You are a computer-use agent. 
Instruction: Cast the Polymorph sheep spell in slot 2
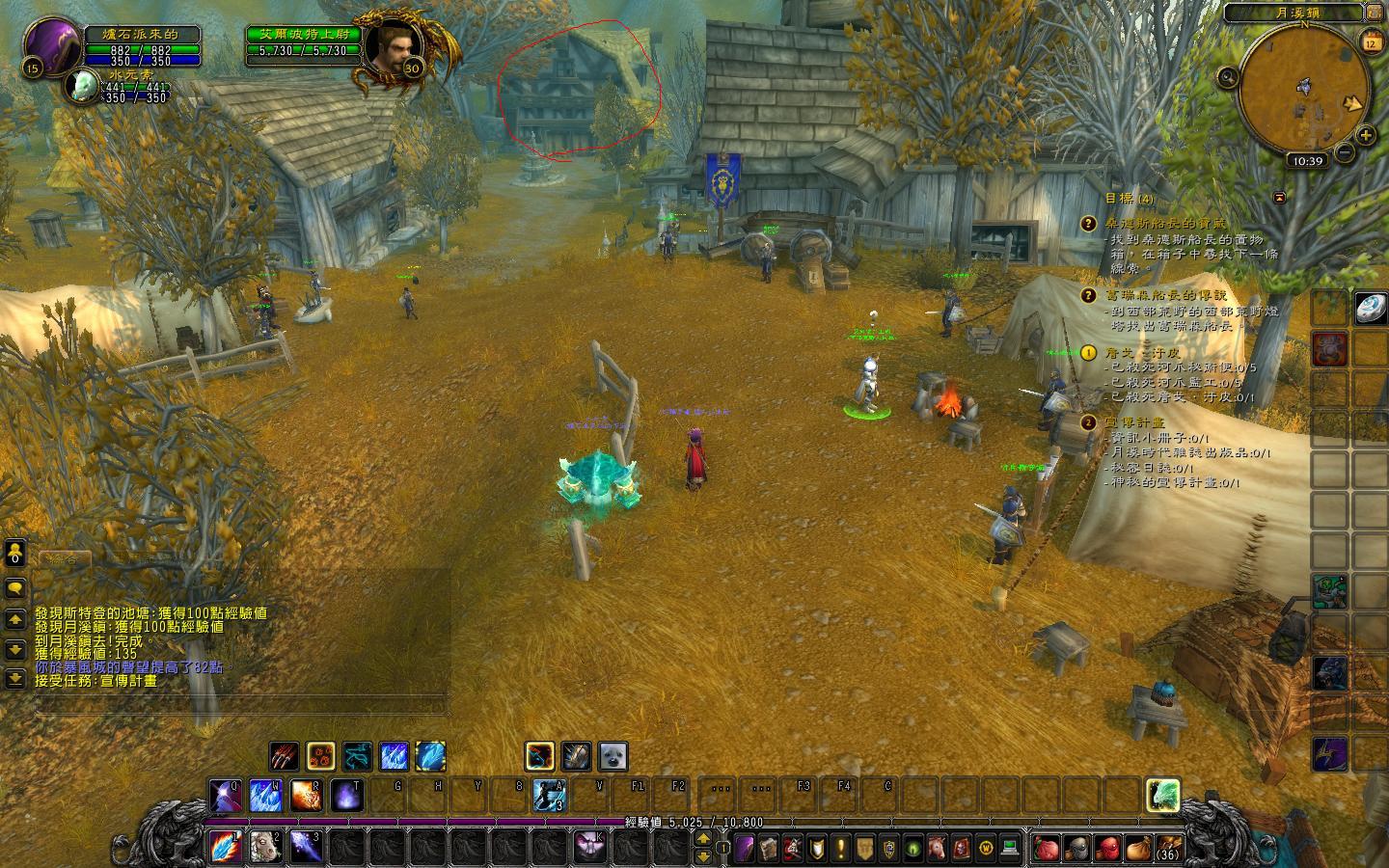pyautogui.click(x=265, y=846)
